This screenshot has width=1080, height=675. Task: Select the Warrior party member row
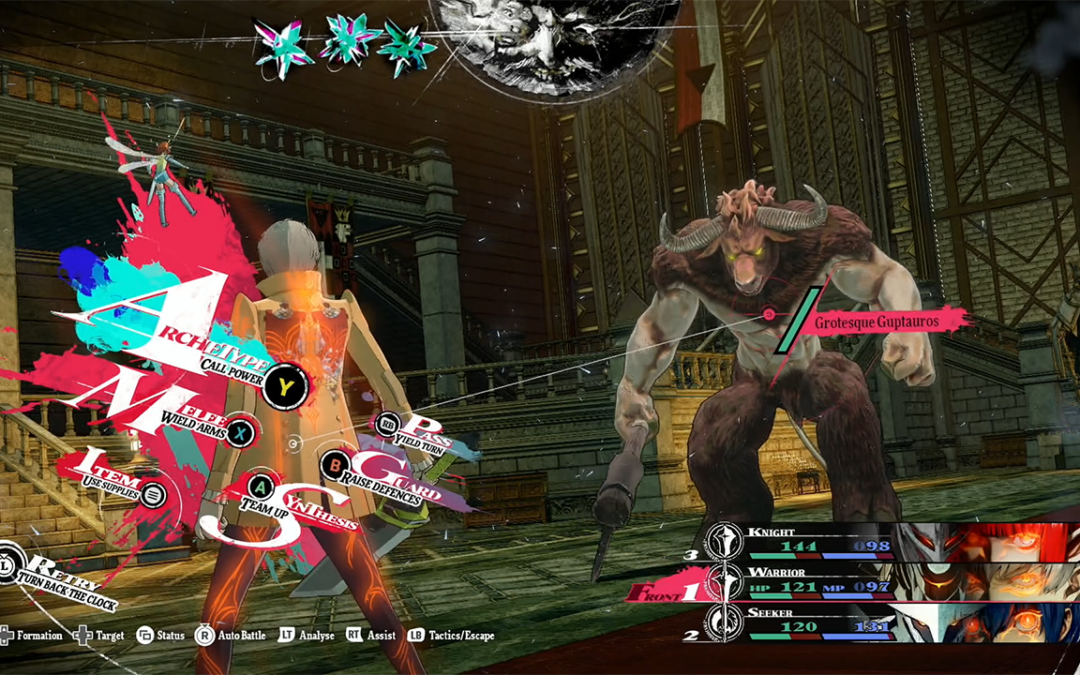(x=880, y=582)
